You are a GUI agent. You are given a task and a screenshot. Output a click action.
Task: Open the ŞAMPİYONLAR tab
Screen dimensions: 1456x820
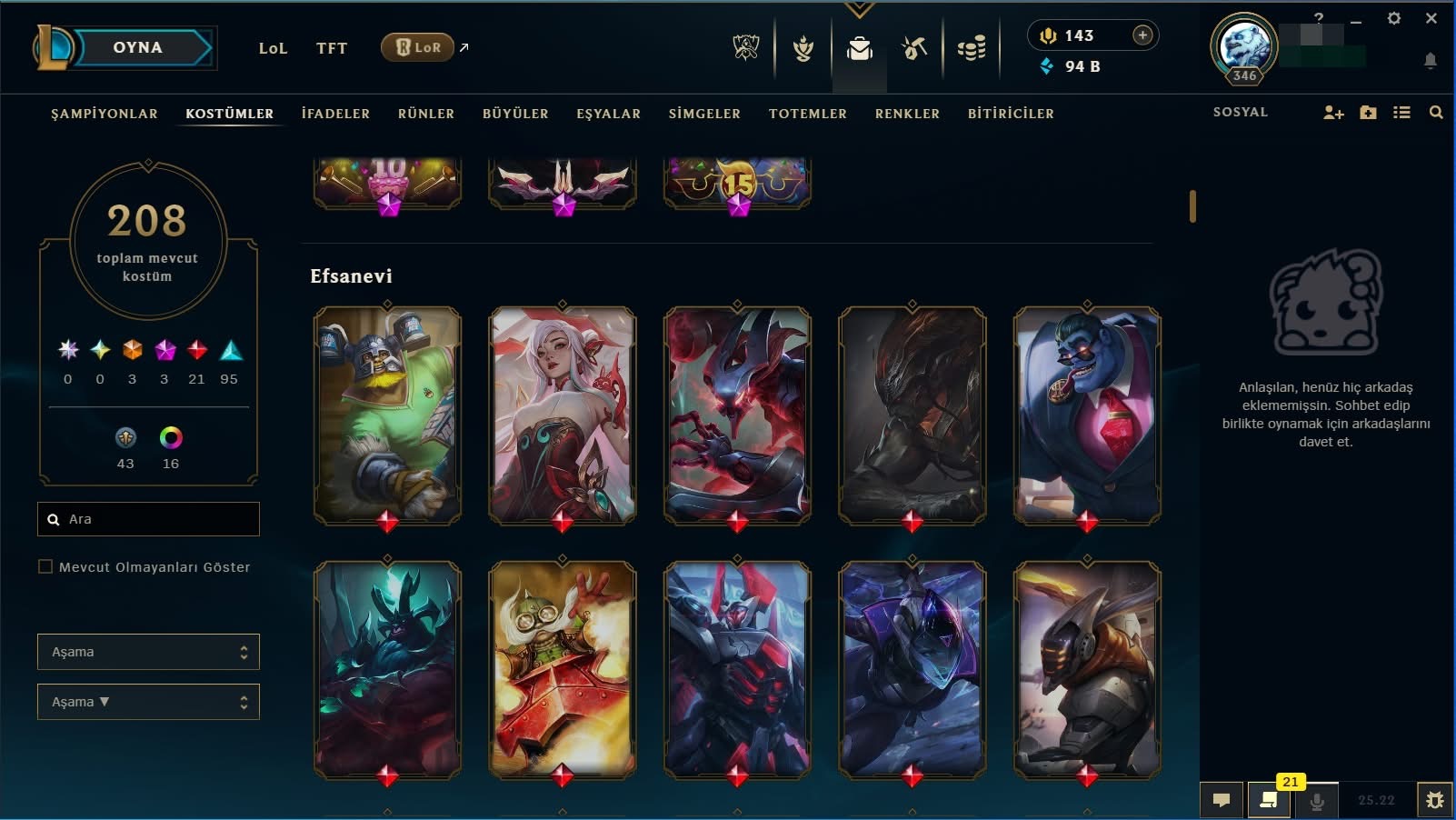[105, 114]
